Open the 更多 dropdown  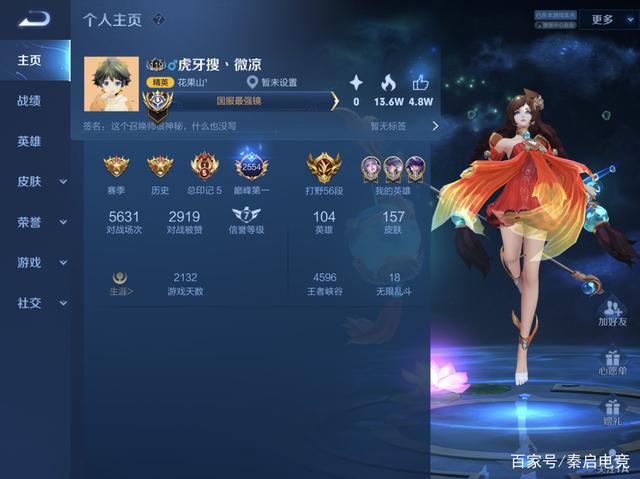point(607,19)
